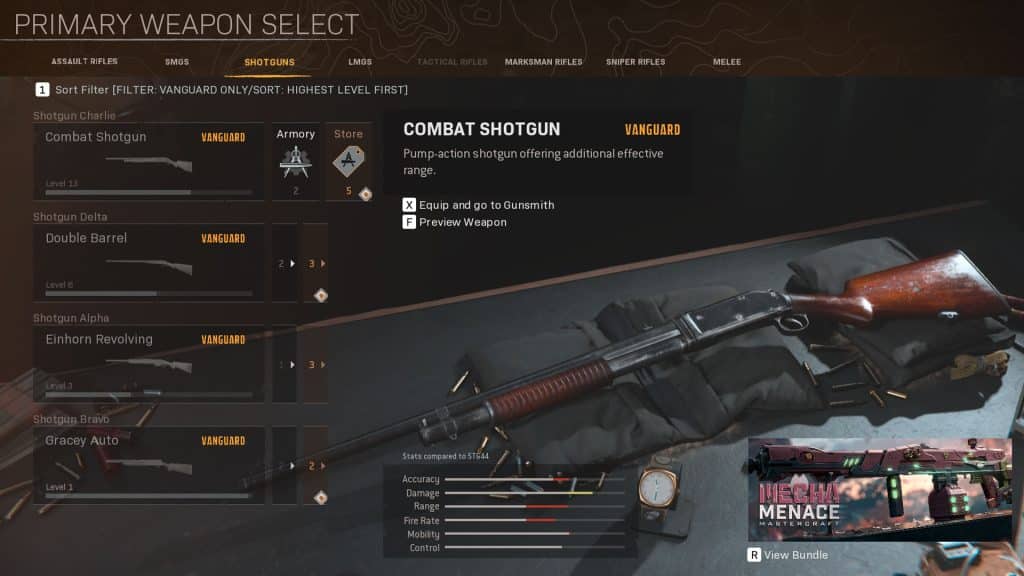Image resolution: width=1024 pixels, height=576 pixels.
Task: Open the SMGs weapon category
Action: coord(177,62)
